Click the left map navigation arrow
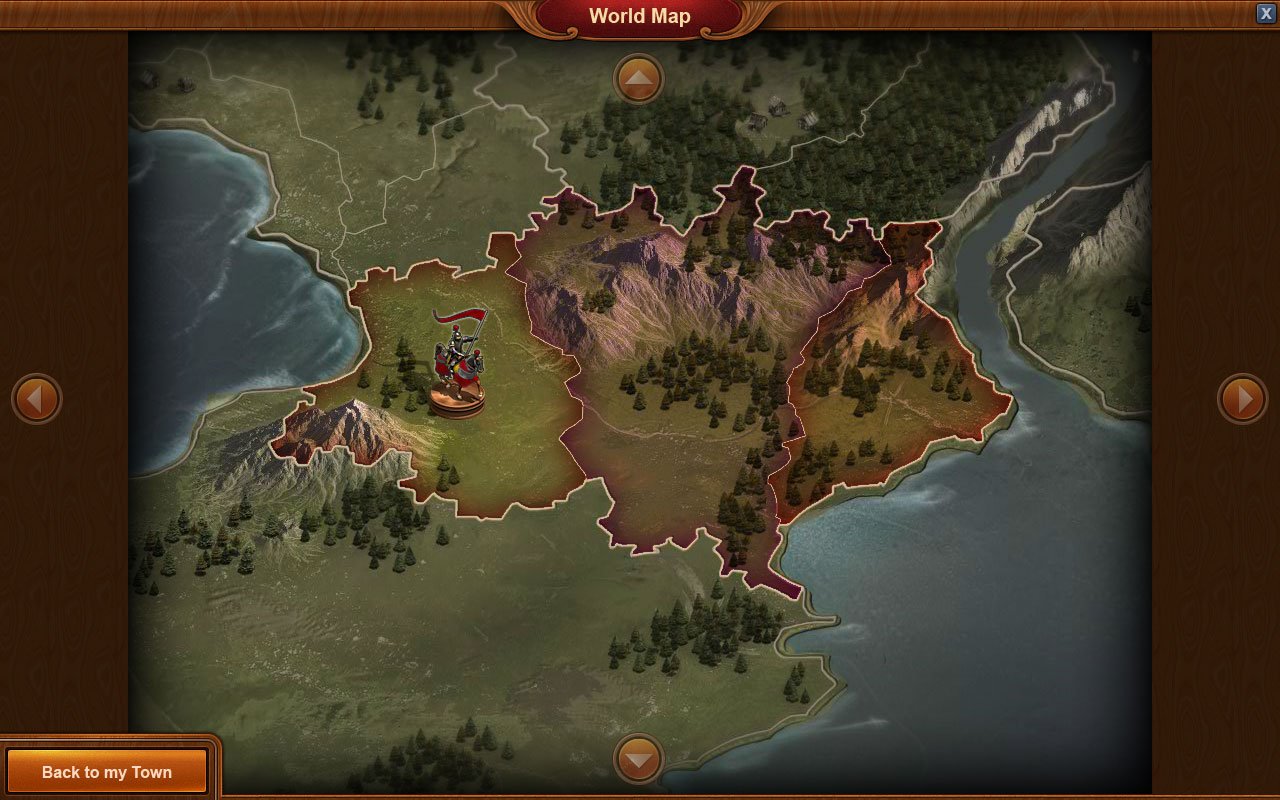The height and width of the screenshot is (800, 1280). coord(37,398)
